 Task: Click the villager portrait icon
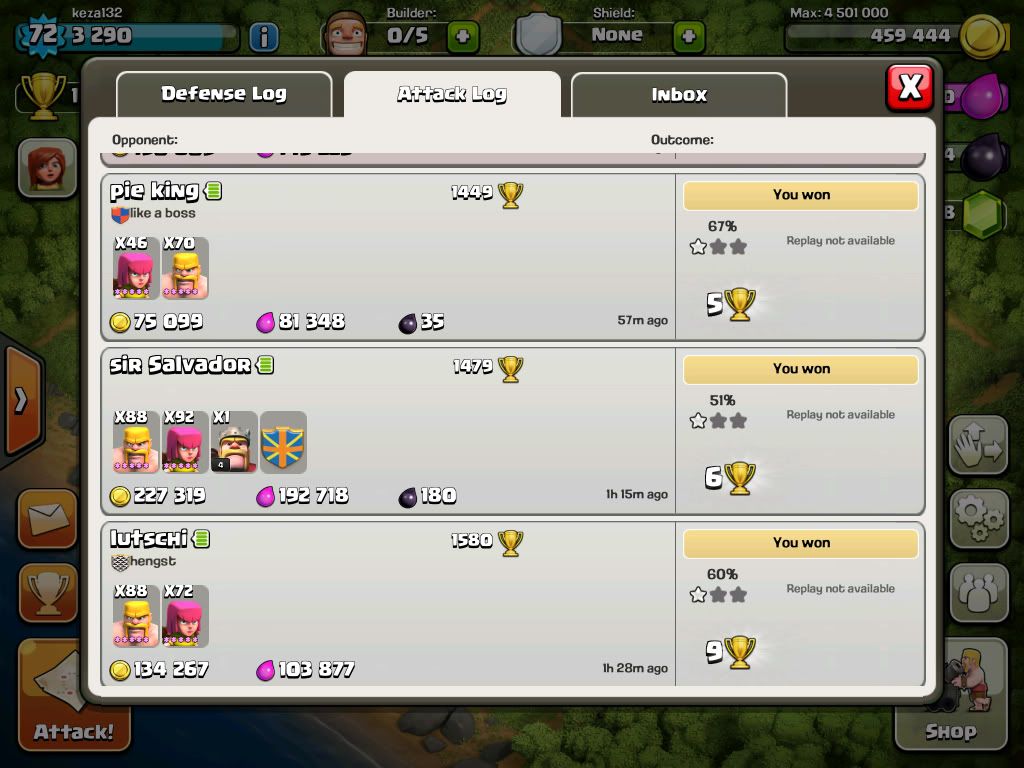46,167
